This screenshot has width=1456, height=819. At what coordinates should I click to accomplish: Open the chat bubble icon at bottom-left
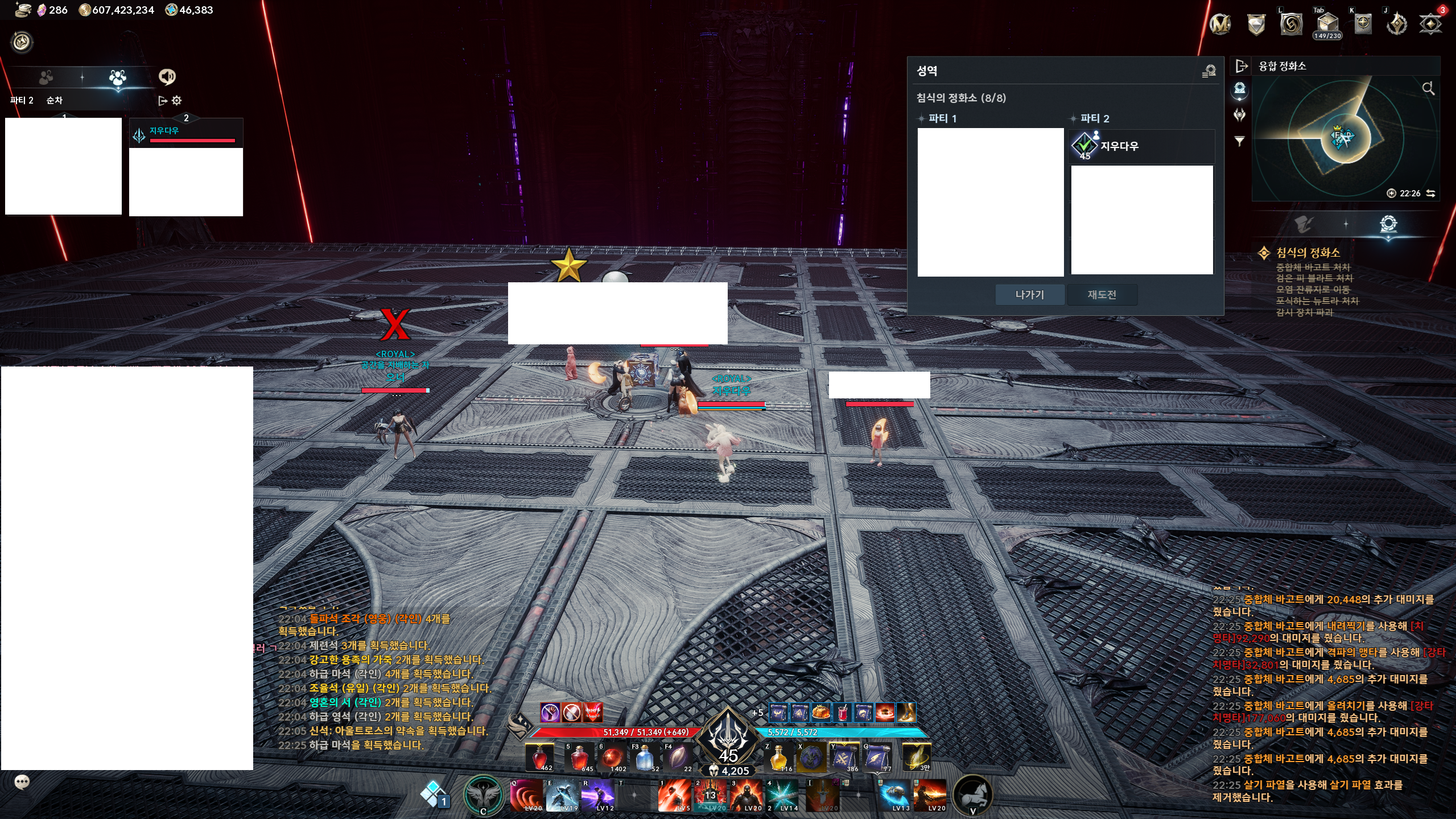tap(22, 783)
